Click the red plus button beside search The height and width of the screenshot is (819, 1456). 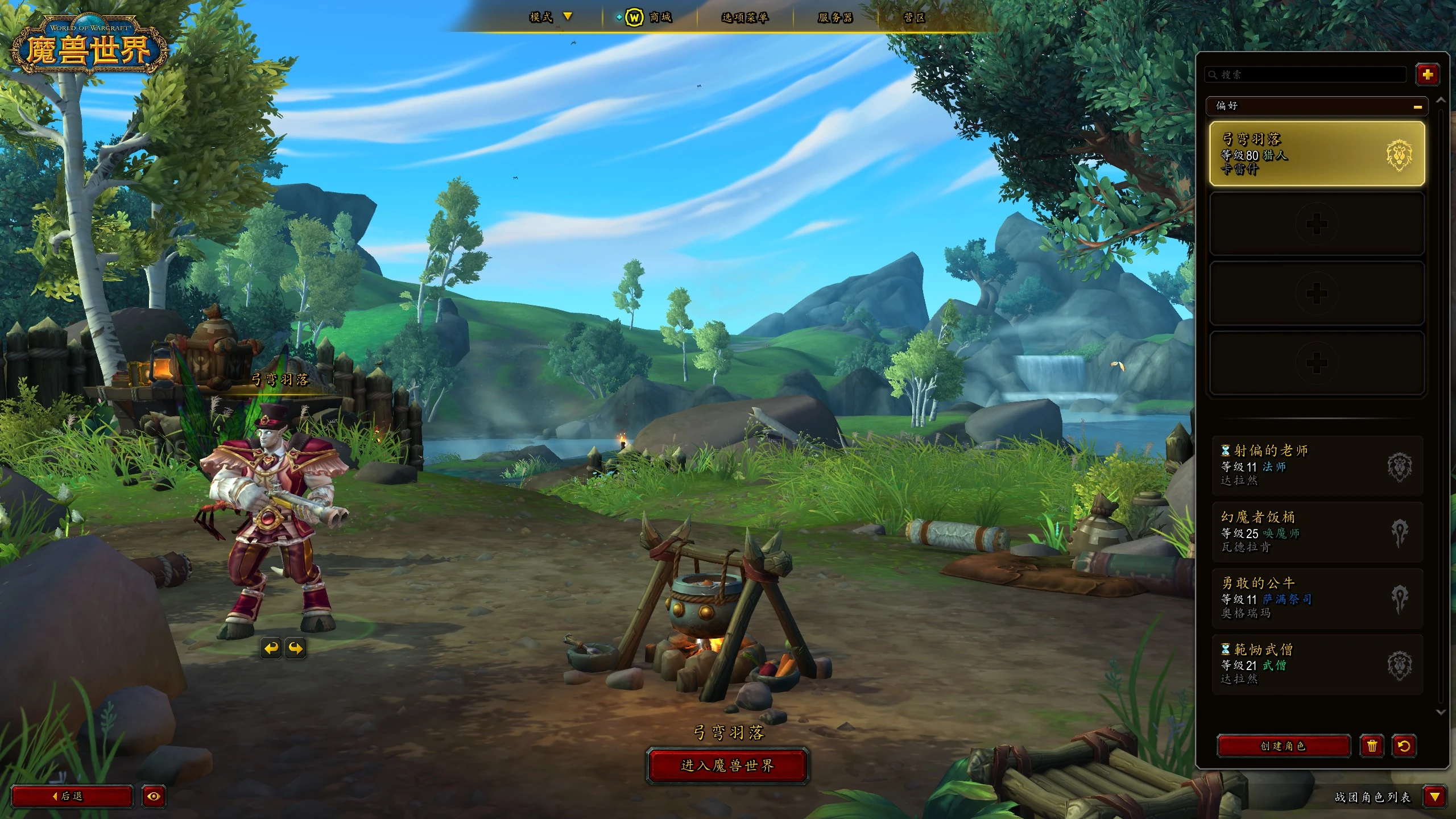[1427, 75]
